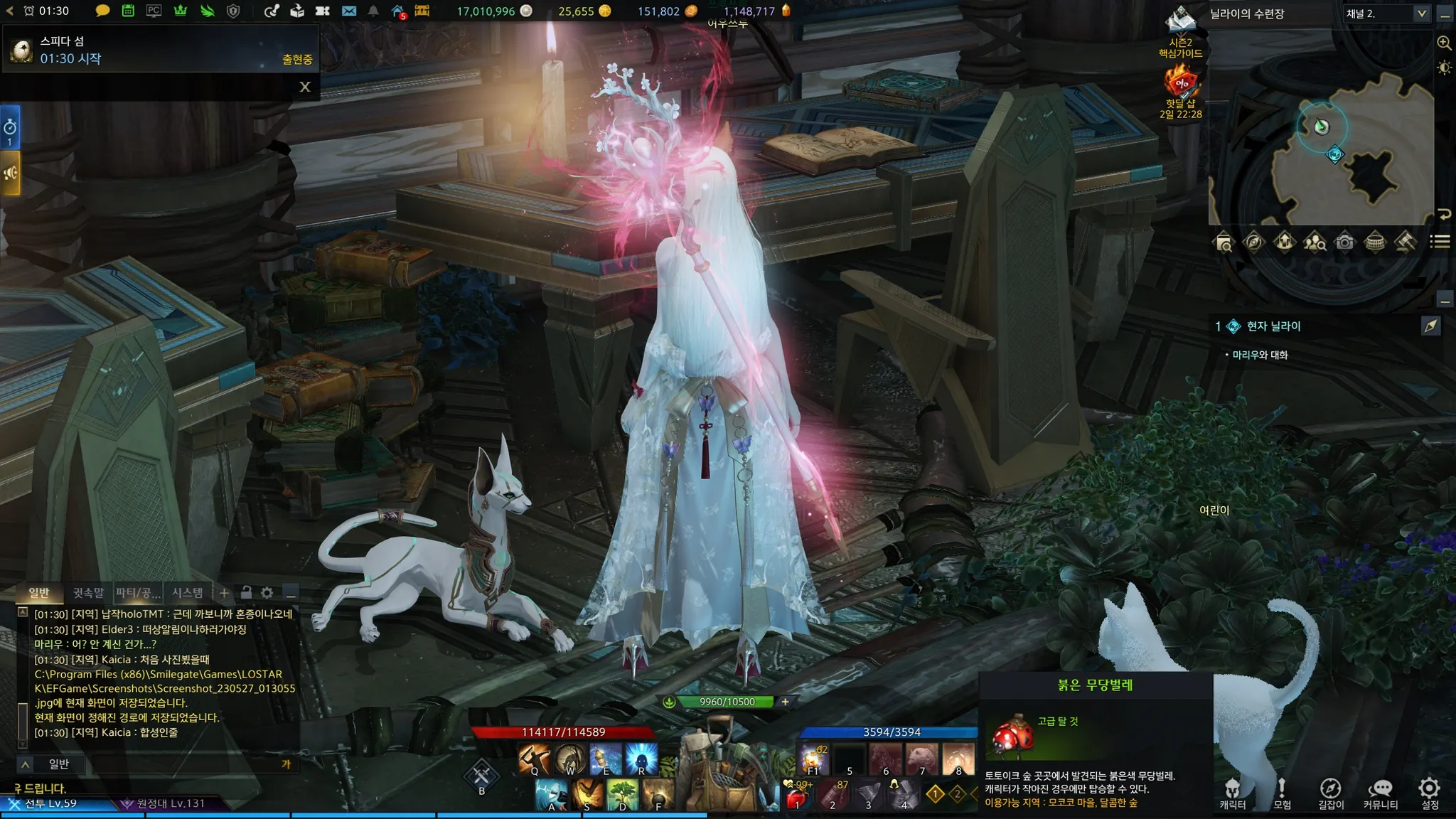
Task: Switch to the whisper chat tab
Action: (x=88, y=592)
